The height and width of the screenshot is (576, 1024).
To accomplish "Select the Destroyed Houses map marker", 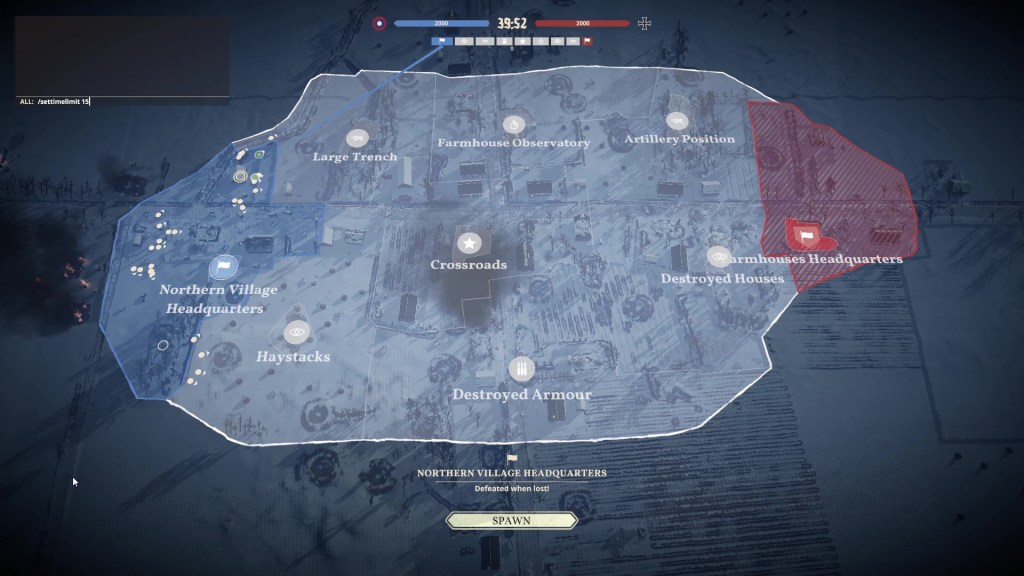I will [x=719, y=258].
